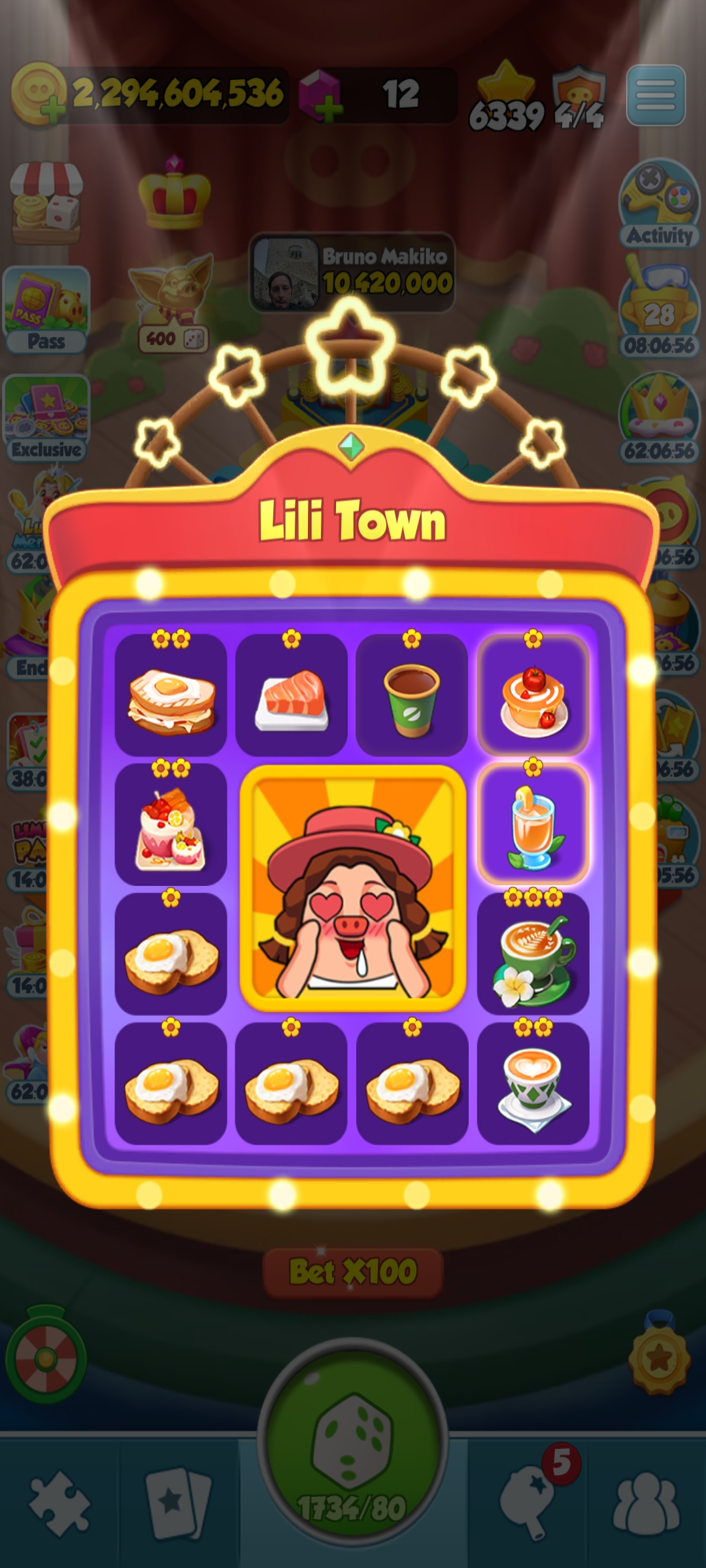Open the hamburger menu button
706x1568 pixels.
(x=656, y=95)
